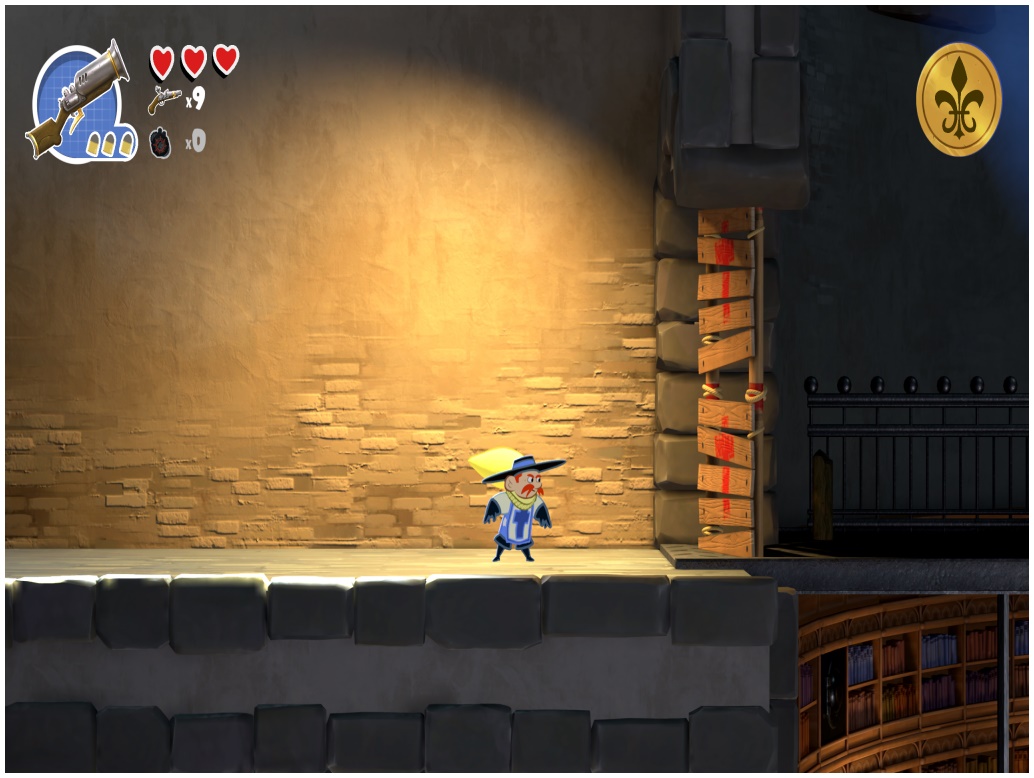The height and width of the screenshot is (778, 1034).
Task: Select the blunderbuss weapon icon
Action: [78, 100]
